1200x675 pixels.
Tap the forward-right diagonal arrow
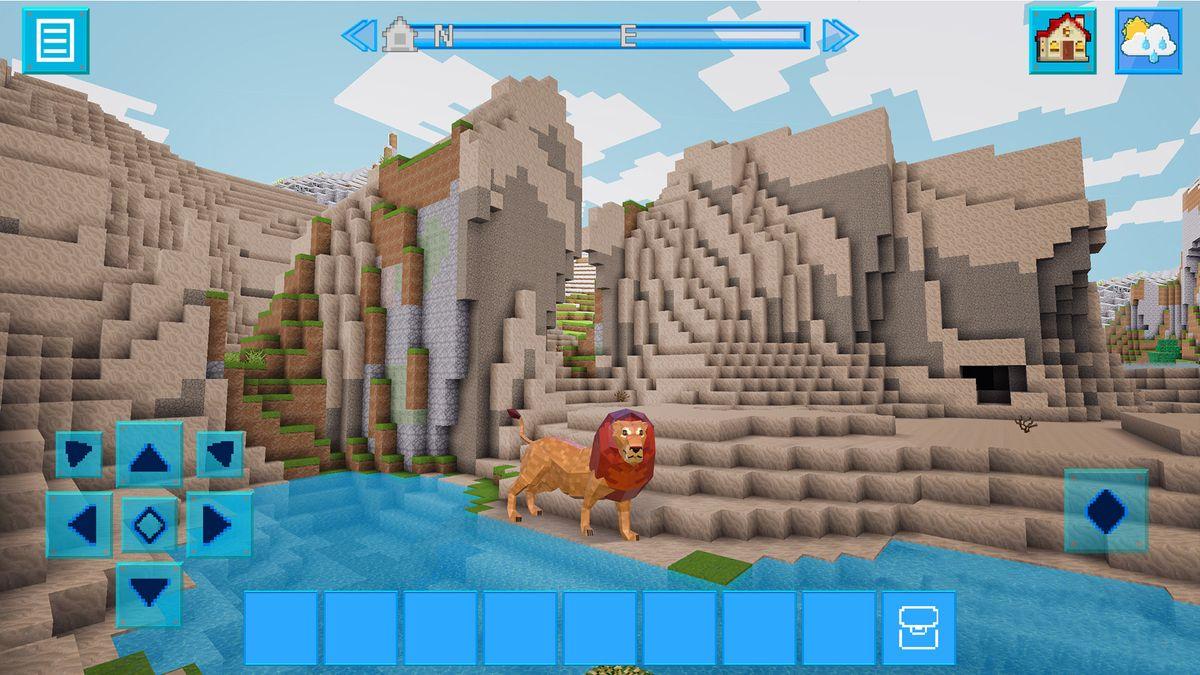pyautogui.click(x=220, y=454)
